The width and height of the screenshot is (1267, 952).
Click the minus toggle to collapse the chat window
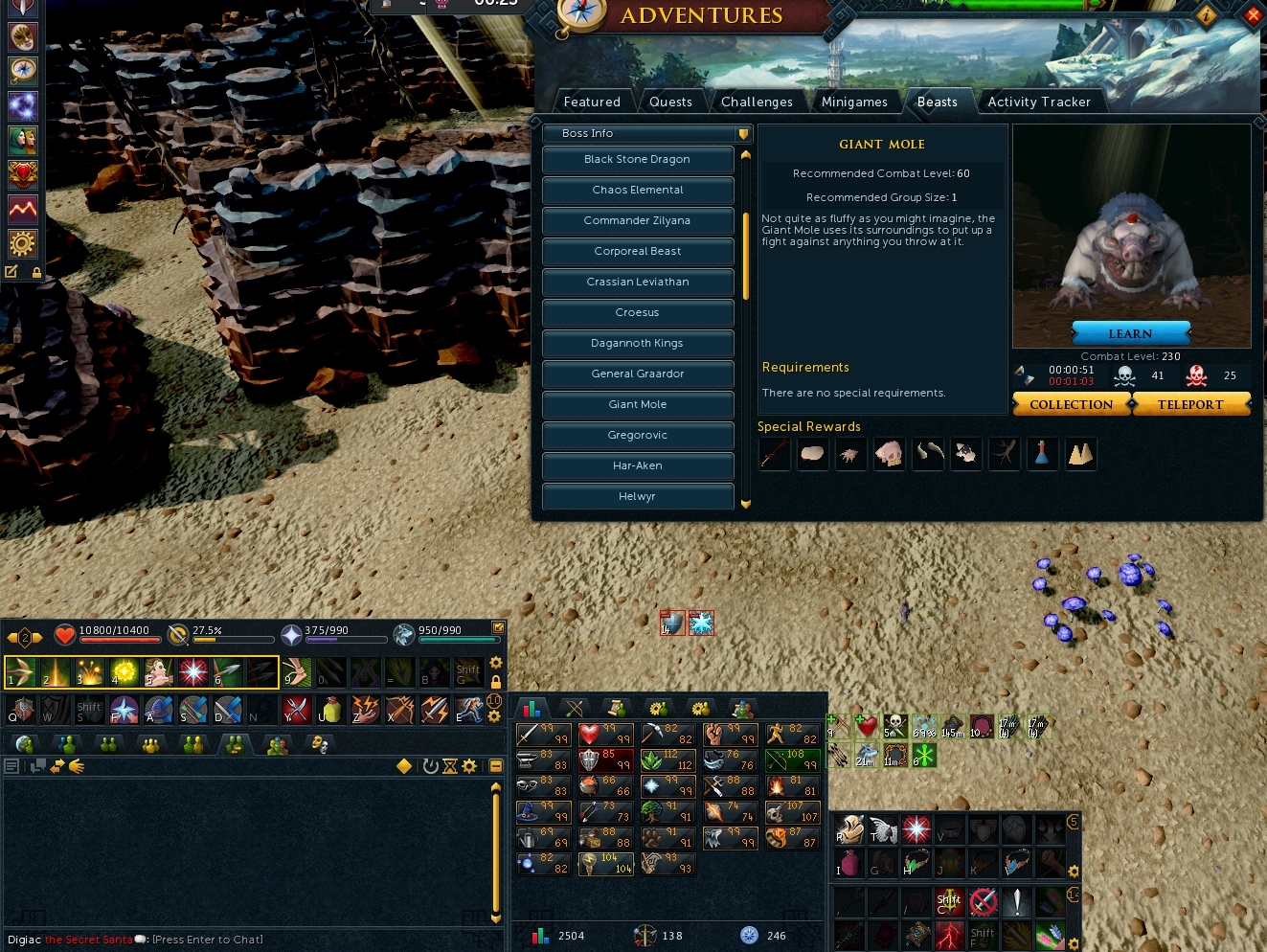coord(495,766)
